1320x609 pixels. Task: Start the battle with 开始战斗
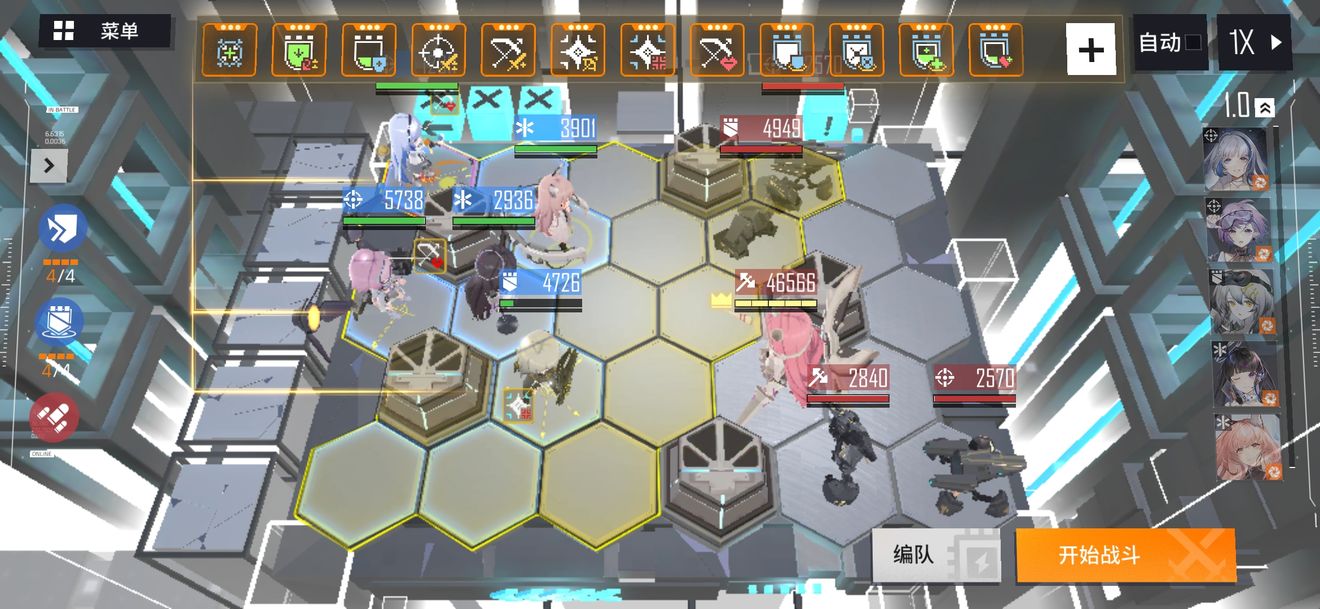click(x=1125, y=555)
